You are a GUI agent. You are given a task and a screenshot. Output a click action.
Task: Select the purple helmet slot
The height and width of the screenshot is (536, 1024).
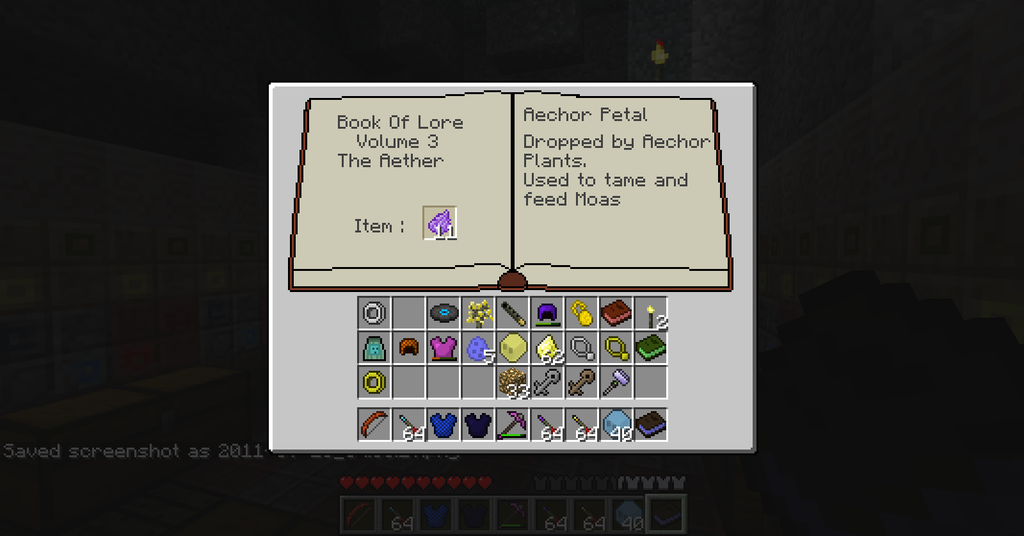[x=547, y=313]
